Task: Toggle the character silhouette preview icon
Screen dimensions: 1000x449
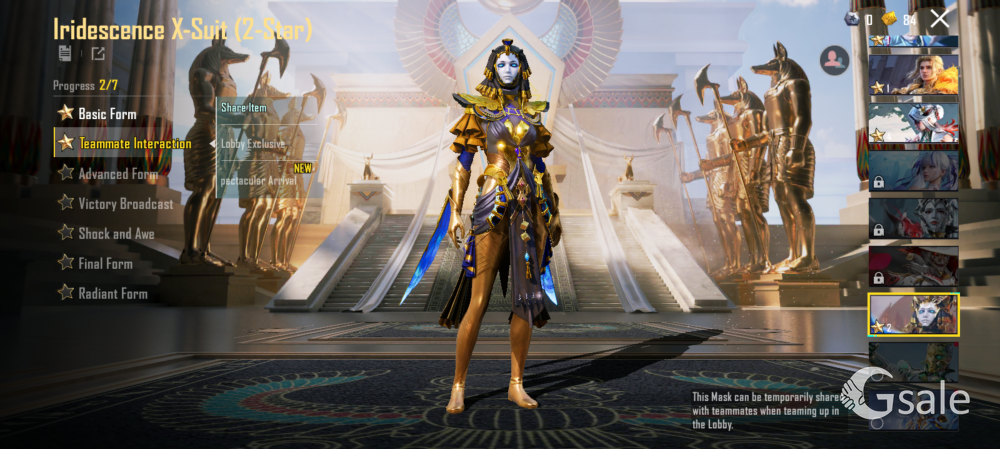Action: point(833,61)
